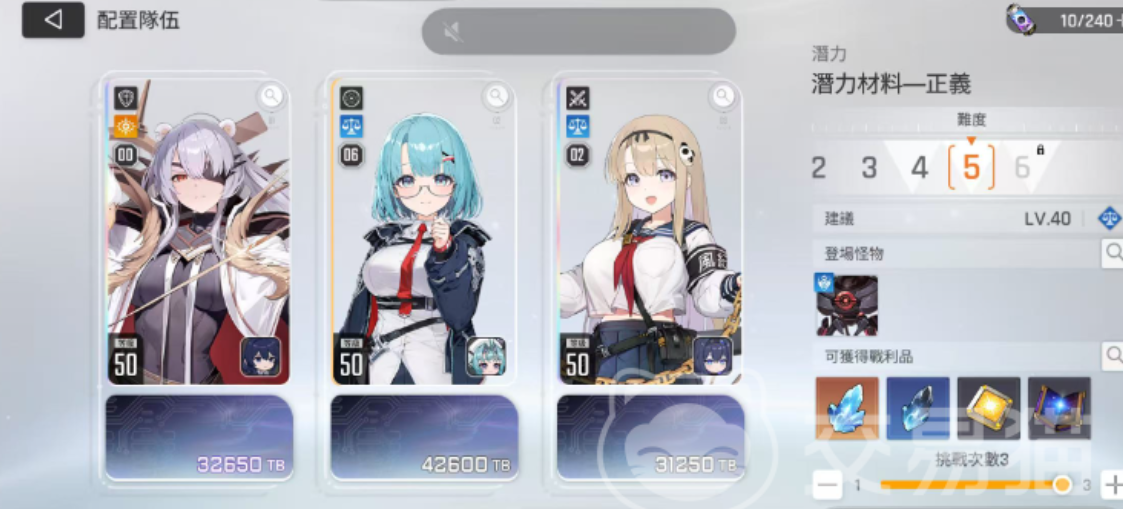Increase challenge count with plus button
The height and width of the screenshot is (509, 1123).
point(1112,485)
